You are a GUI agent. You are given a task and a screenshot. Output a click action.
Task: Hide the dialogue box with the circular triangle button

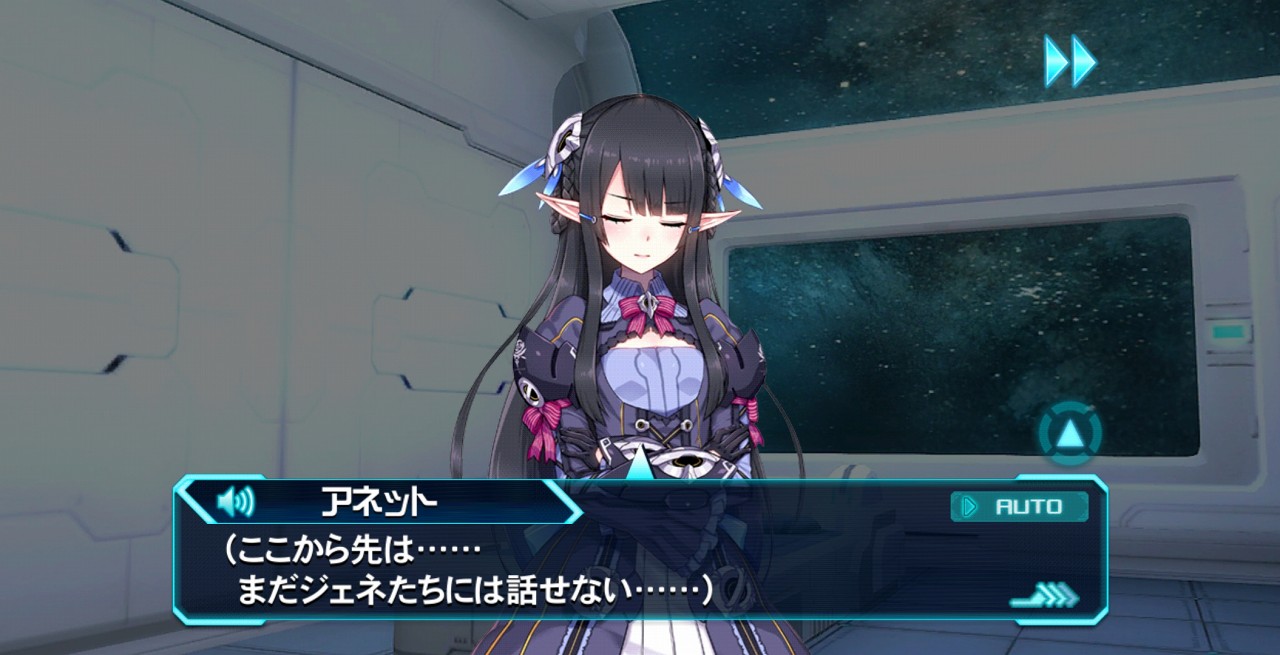click(1069, 433)
